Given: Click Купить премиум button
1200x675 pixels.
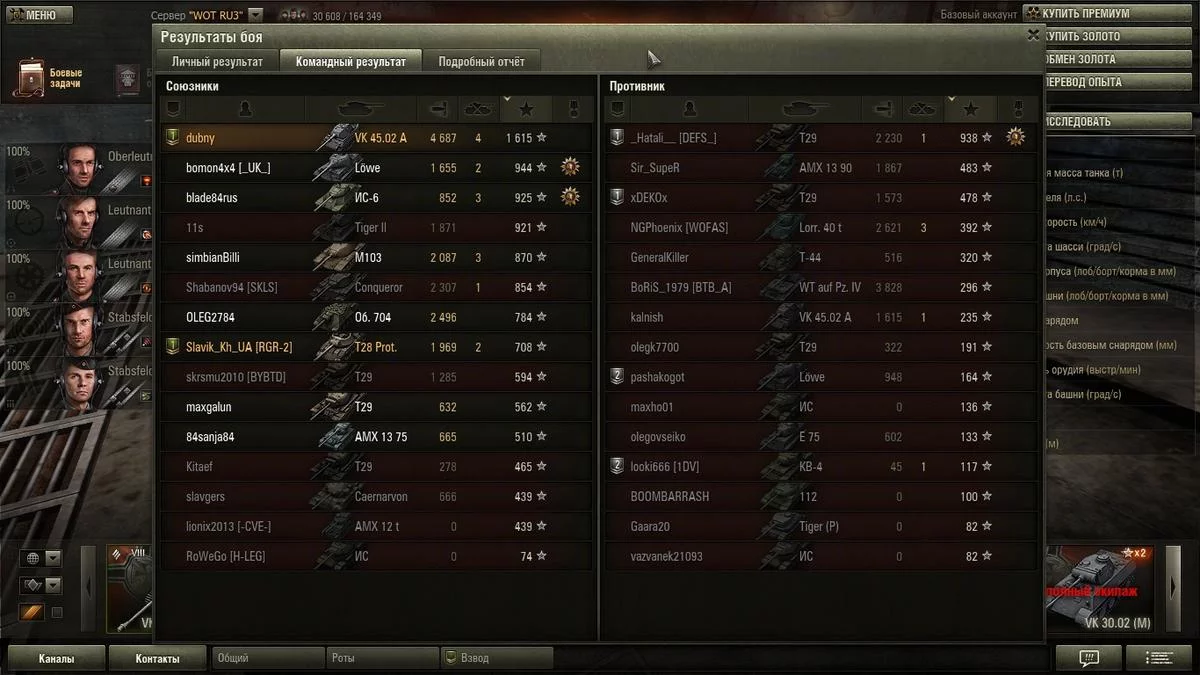Looking at the screenshot, I should (x=1085, y=14).
